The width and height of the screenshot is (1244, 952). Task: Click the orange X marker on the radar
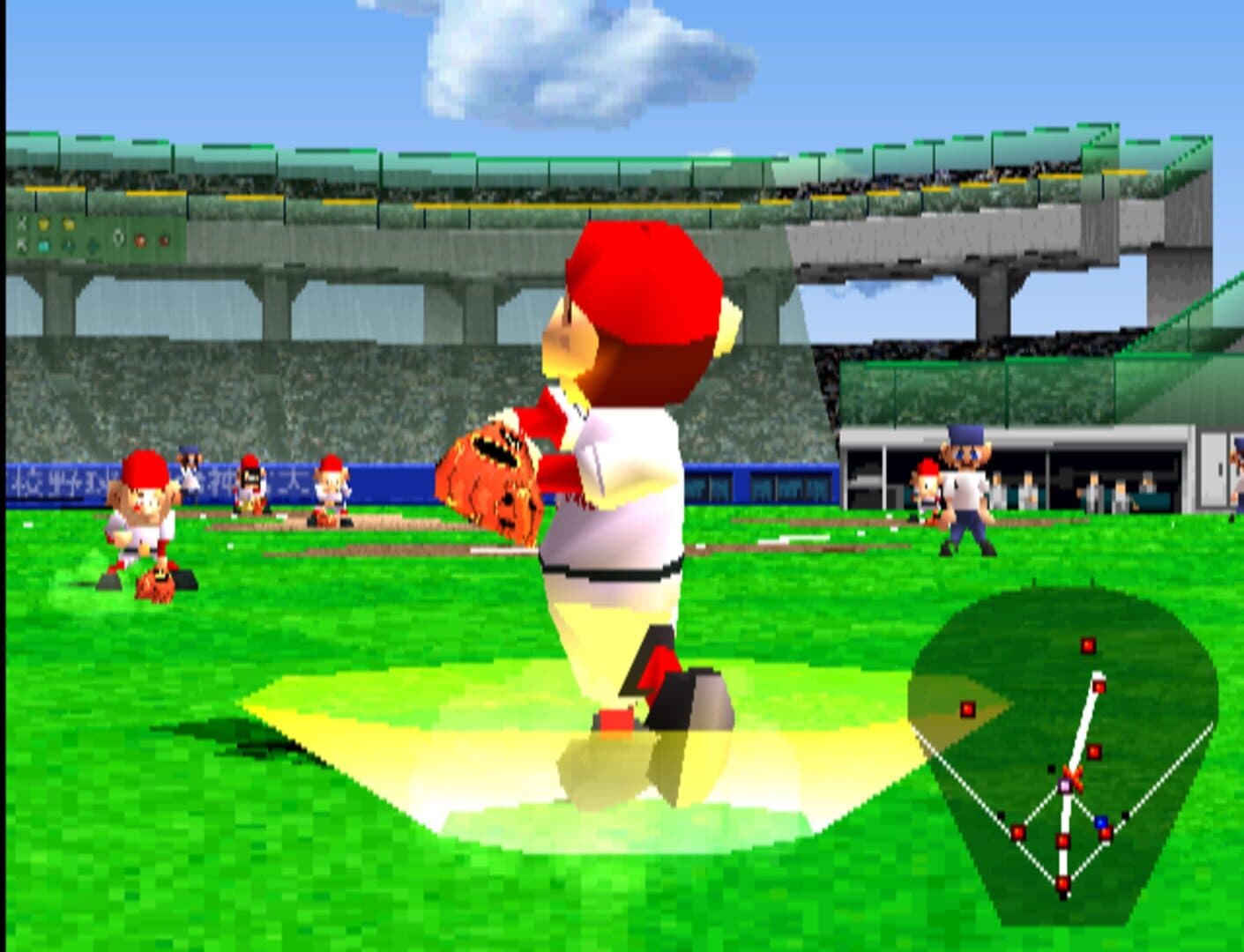pyautogui.click(x=1074, y=774)
